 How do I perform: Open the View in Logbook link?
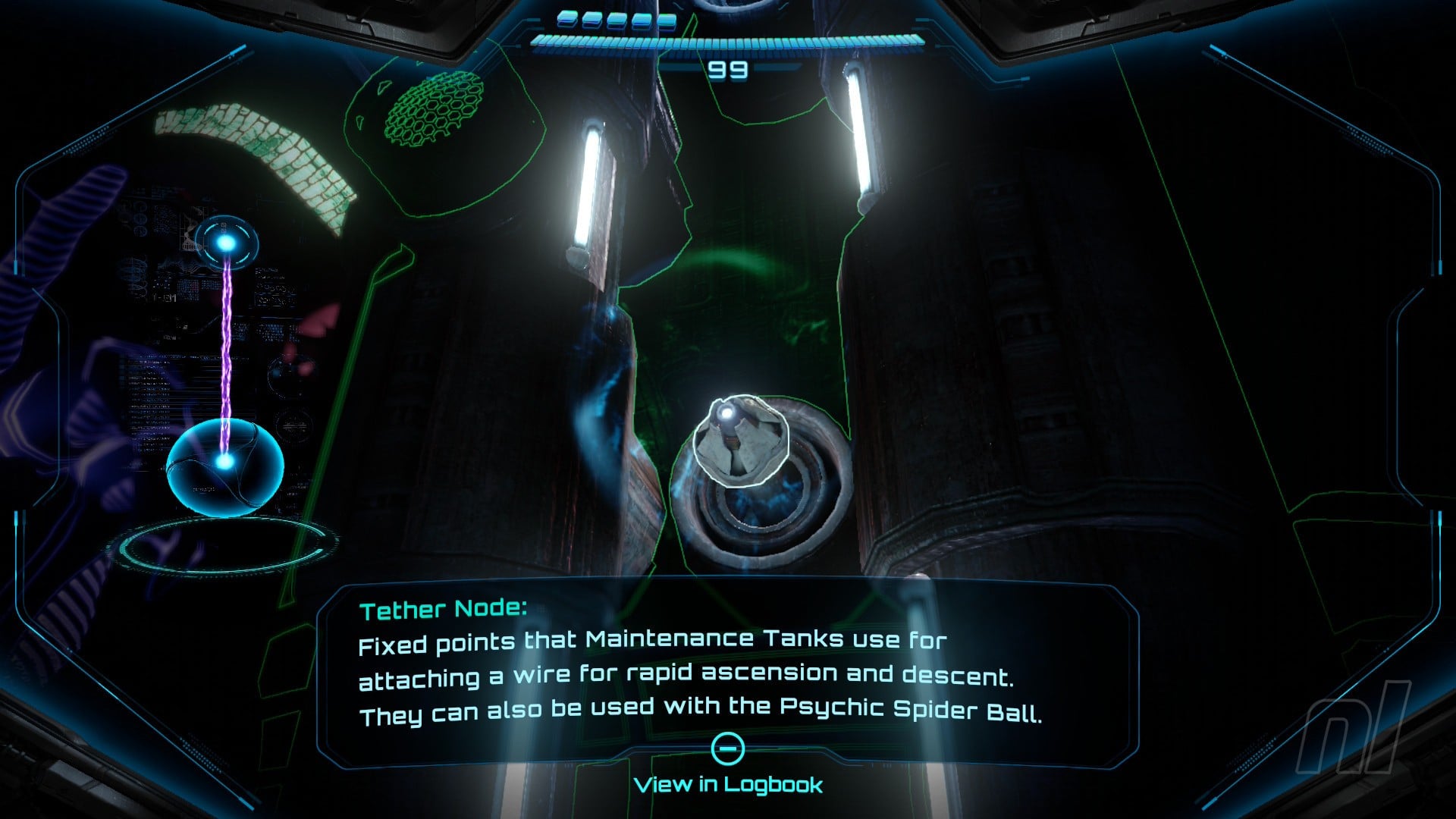tap(728, 783)
